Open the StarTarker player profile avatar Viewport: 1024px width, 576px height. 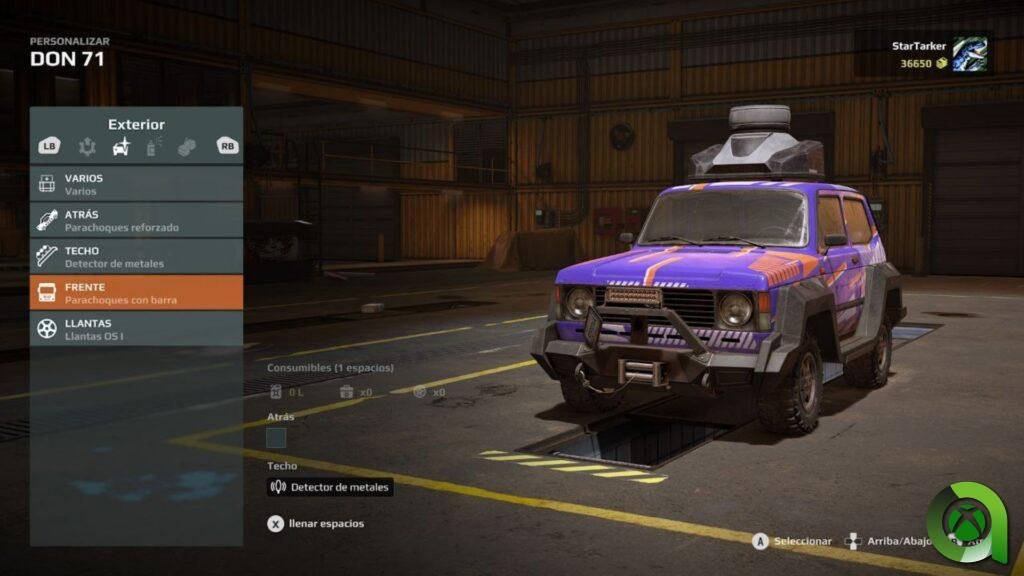[x=969, y=54]
